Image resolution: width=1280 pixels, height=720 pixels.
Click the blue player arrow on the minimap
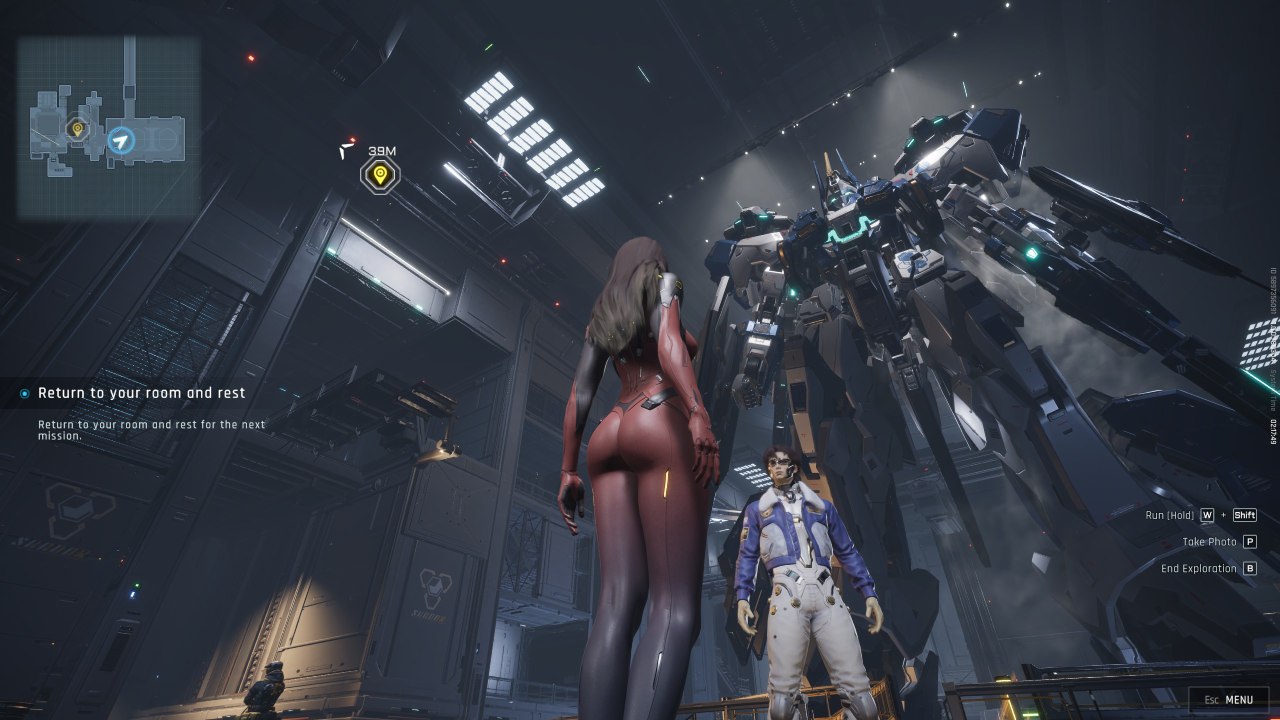(121, 141)
